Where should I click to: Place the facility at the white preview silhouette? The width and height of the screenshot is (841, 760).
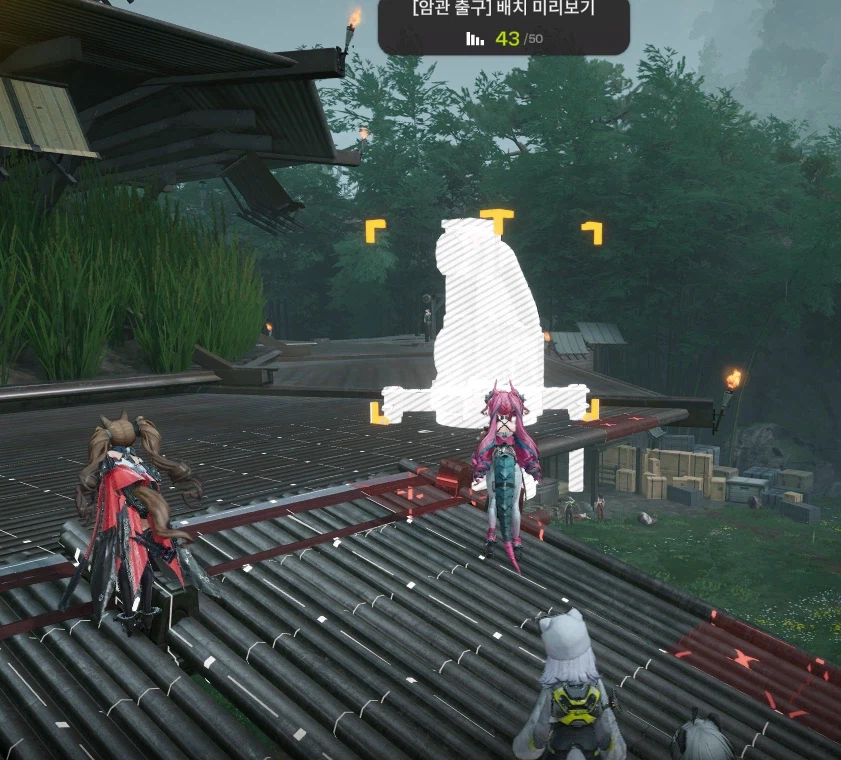(484, 318)
